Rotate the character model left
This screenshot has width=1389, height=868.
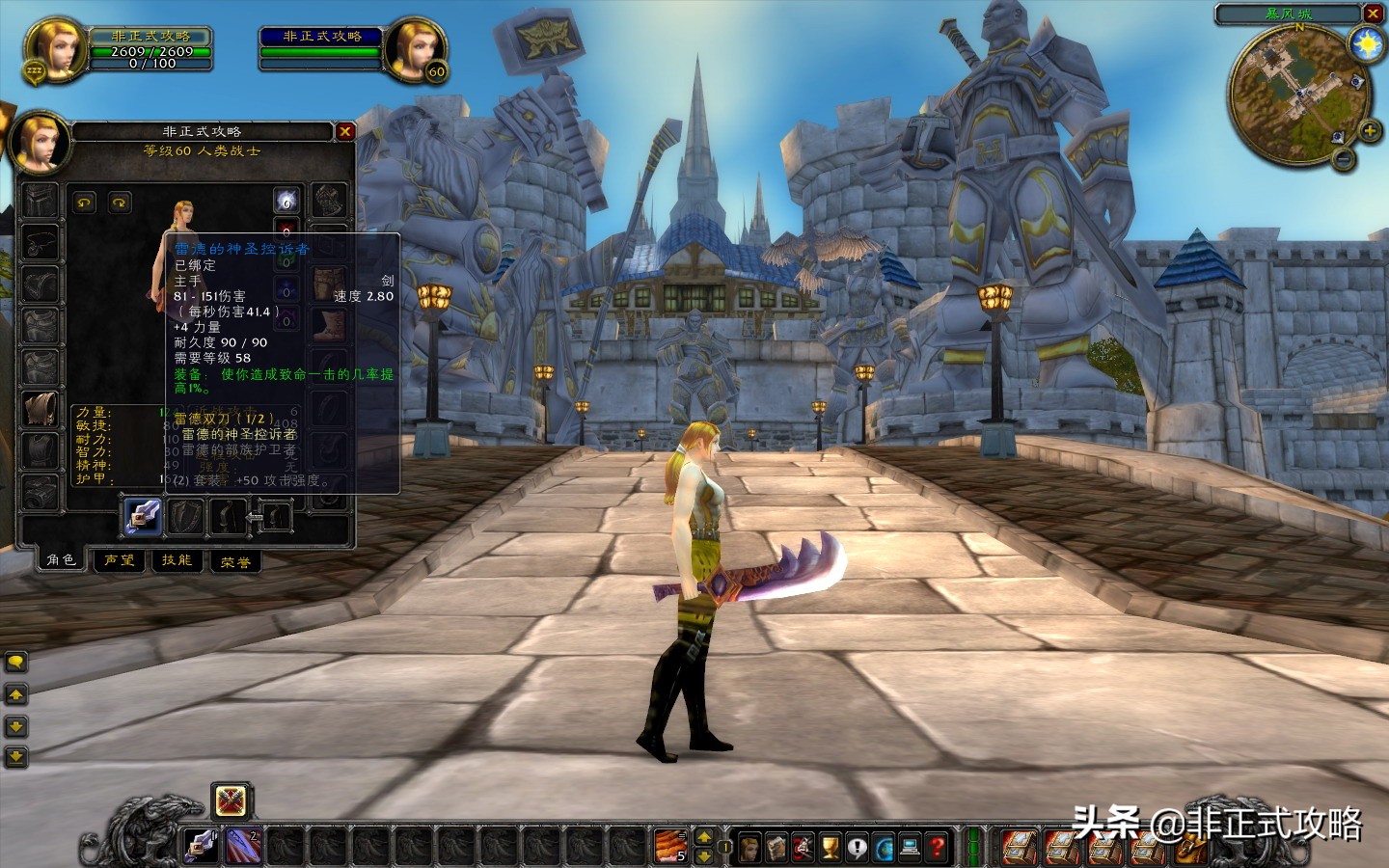coord(85,203)
